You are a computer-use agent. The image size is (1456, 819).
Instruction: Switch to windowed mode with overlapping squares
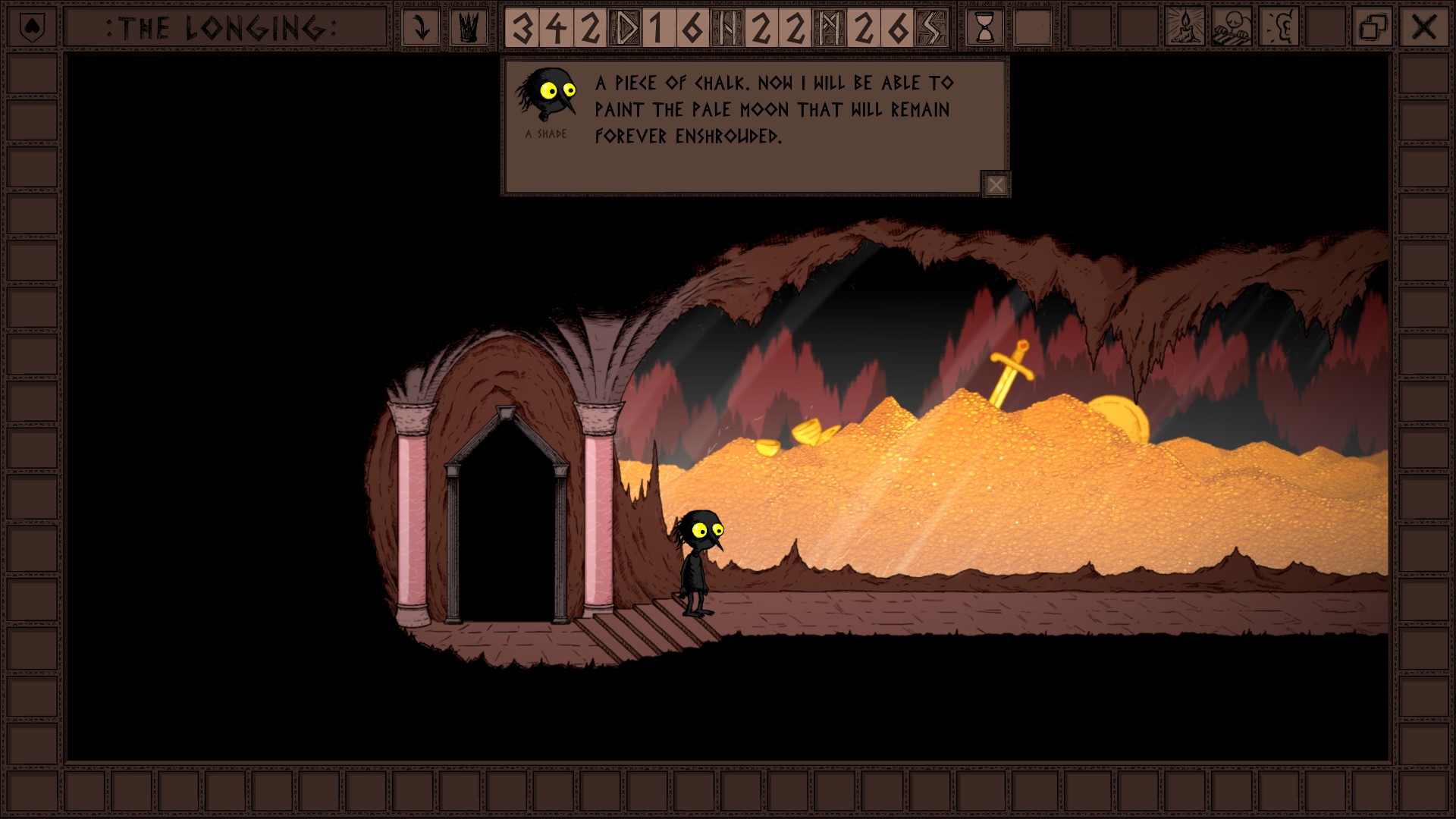point(1373,28)
